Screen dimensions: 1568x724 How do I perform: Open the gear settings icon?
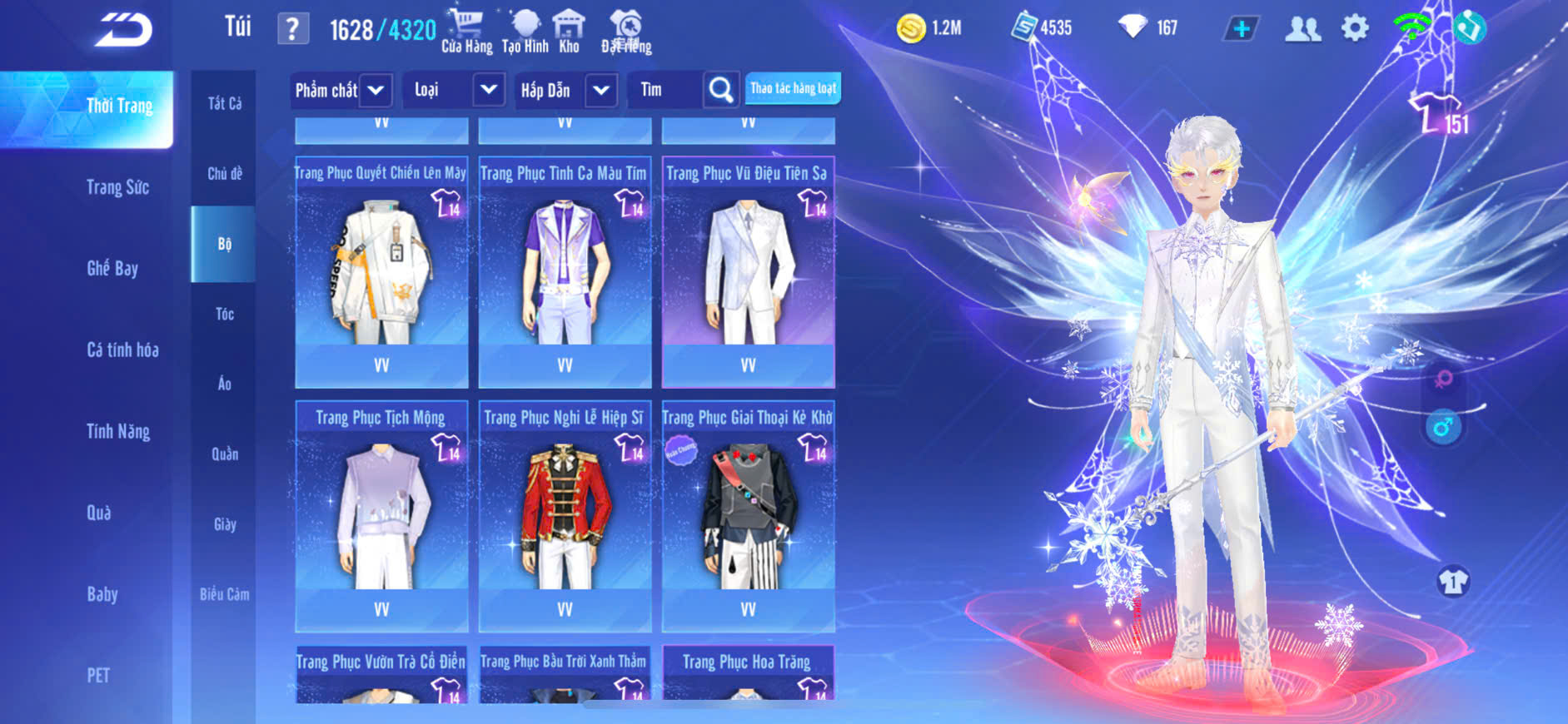(x=1355, y=28)
